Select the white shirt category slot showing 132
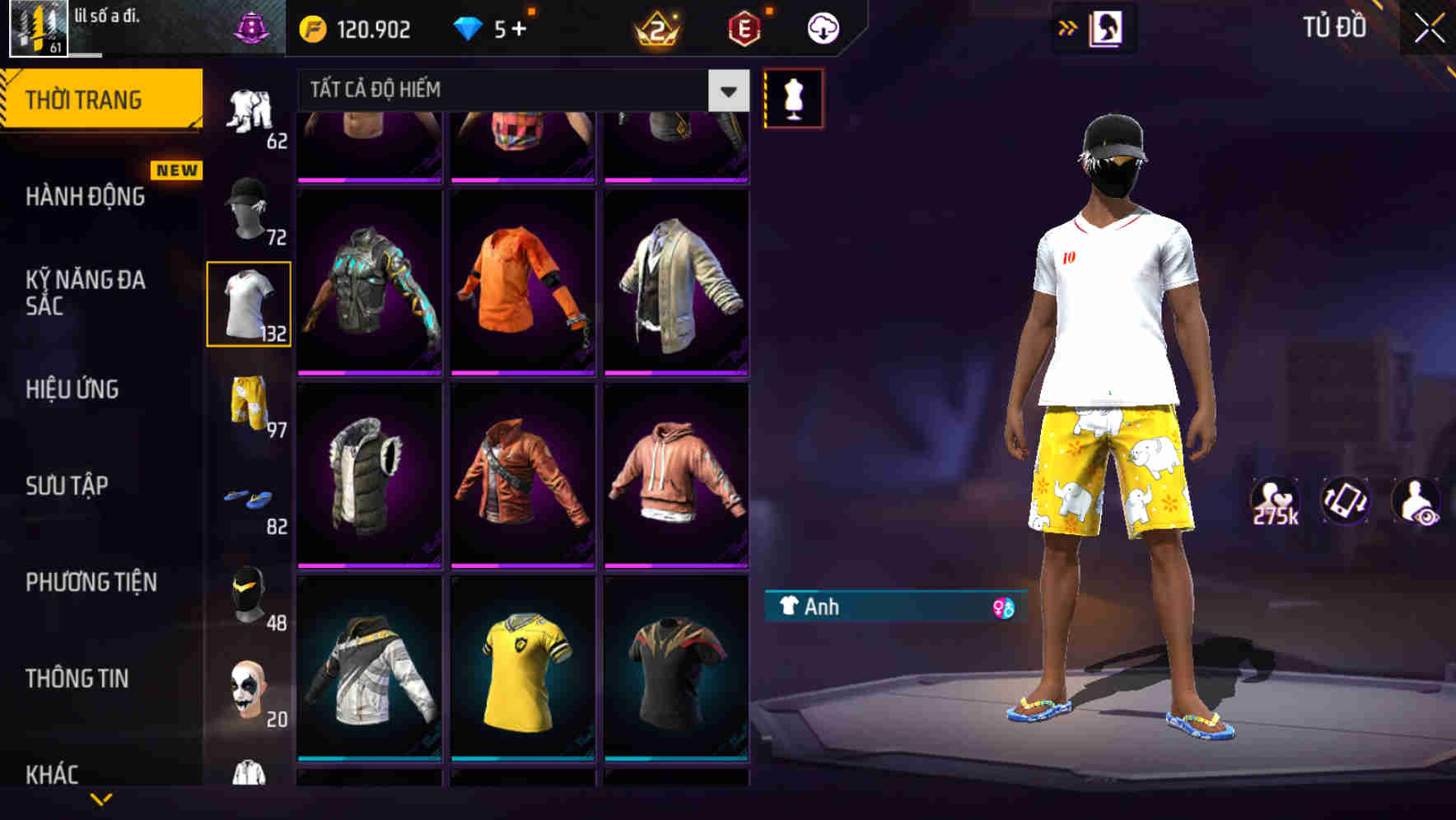The image size is (1456, 820). pos(249,302)
